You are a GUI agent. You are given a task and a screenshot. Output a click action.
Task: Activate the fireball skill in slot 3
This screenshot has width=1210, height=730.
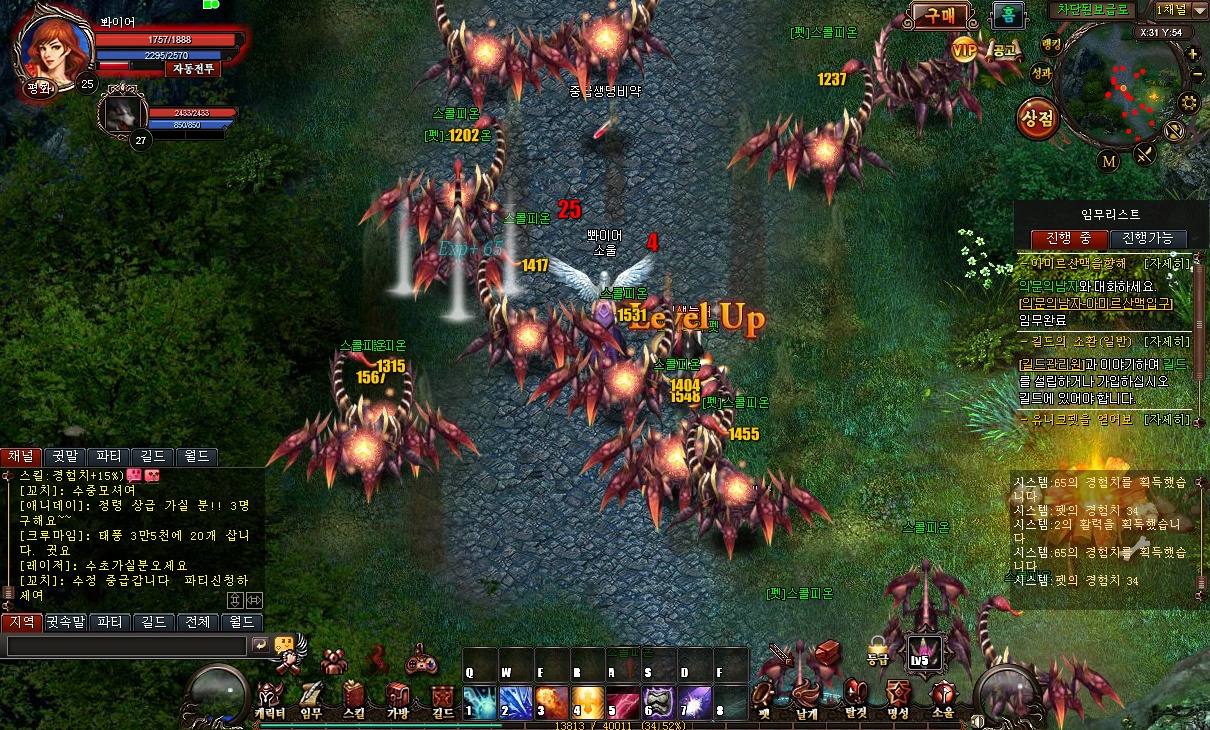[x=552, y=701]
